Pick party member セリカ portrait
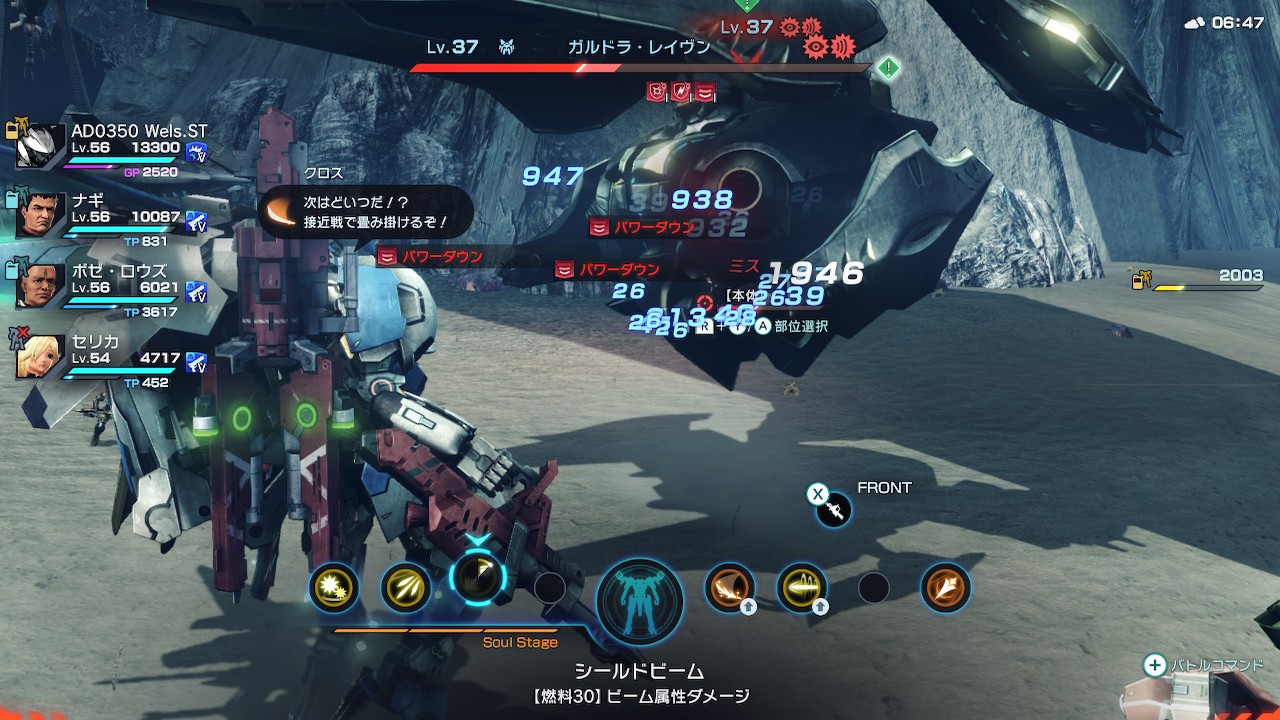1280x720 pixels. click(41, 357)
